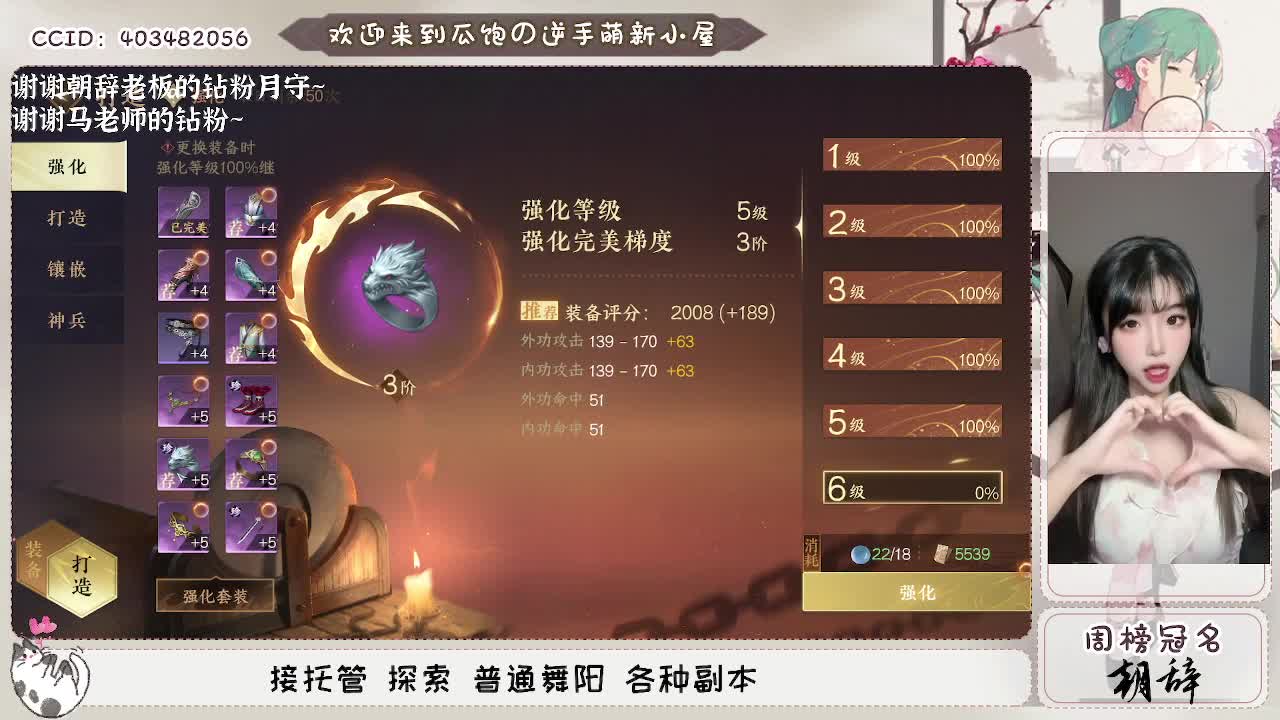This screenshot has height=720, width=1280.
Task: Open the 镶嵌 panel
Action: point(67,270)
